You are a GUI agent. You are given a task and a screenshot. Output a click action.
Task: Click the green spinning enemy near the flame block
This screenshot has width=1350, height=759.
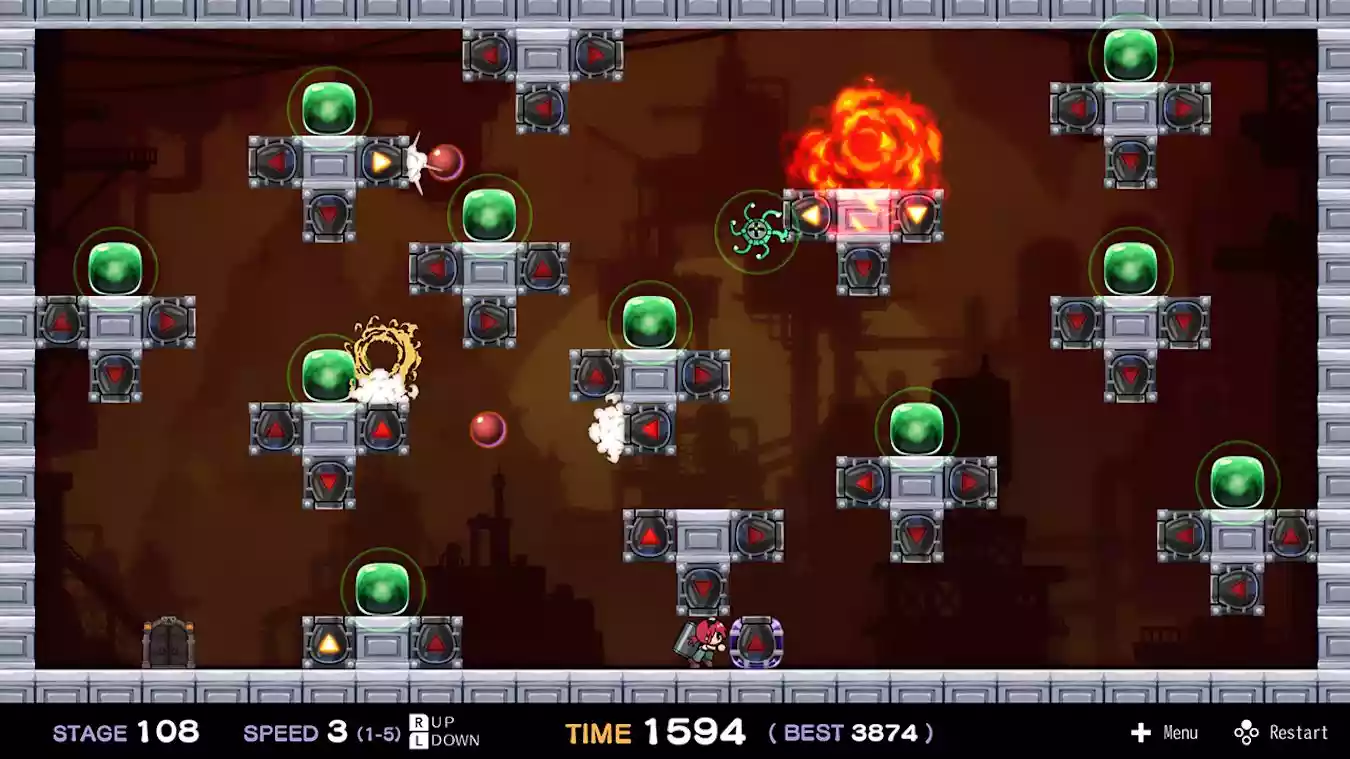(755, 232)
